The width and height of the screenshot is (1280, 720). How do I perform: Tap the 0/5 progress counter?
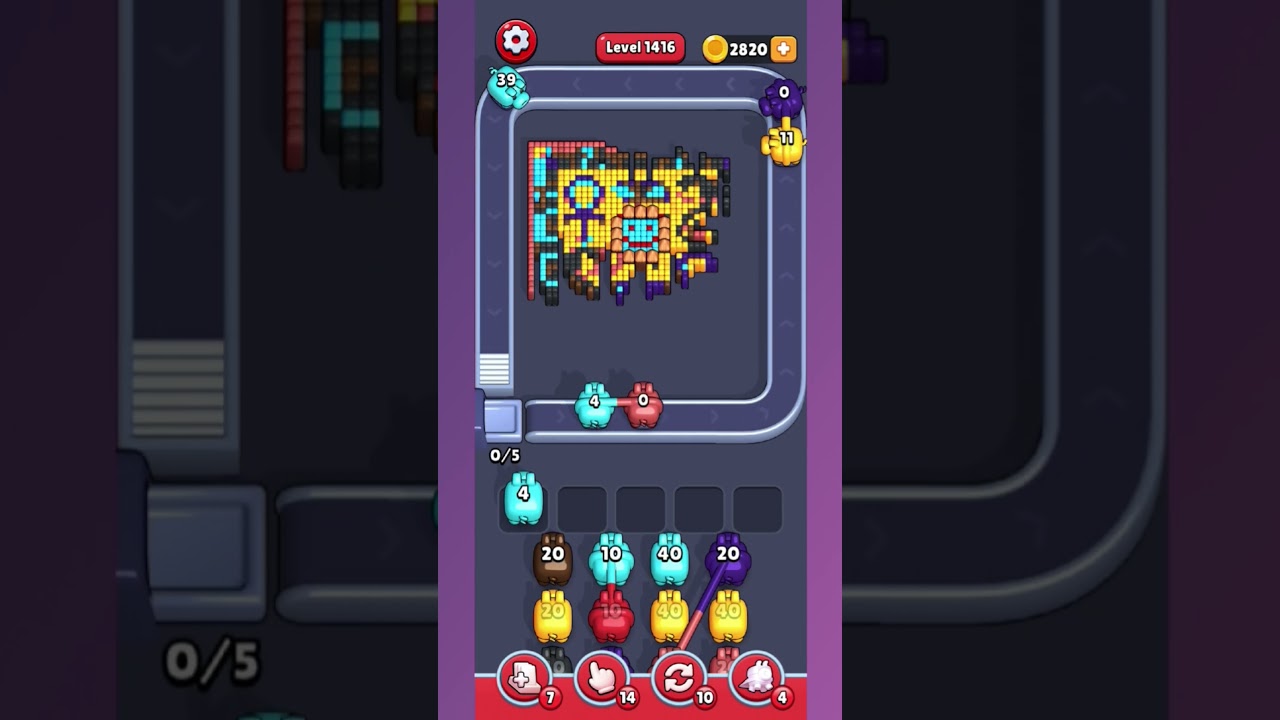(x=504, y=456)
